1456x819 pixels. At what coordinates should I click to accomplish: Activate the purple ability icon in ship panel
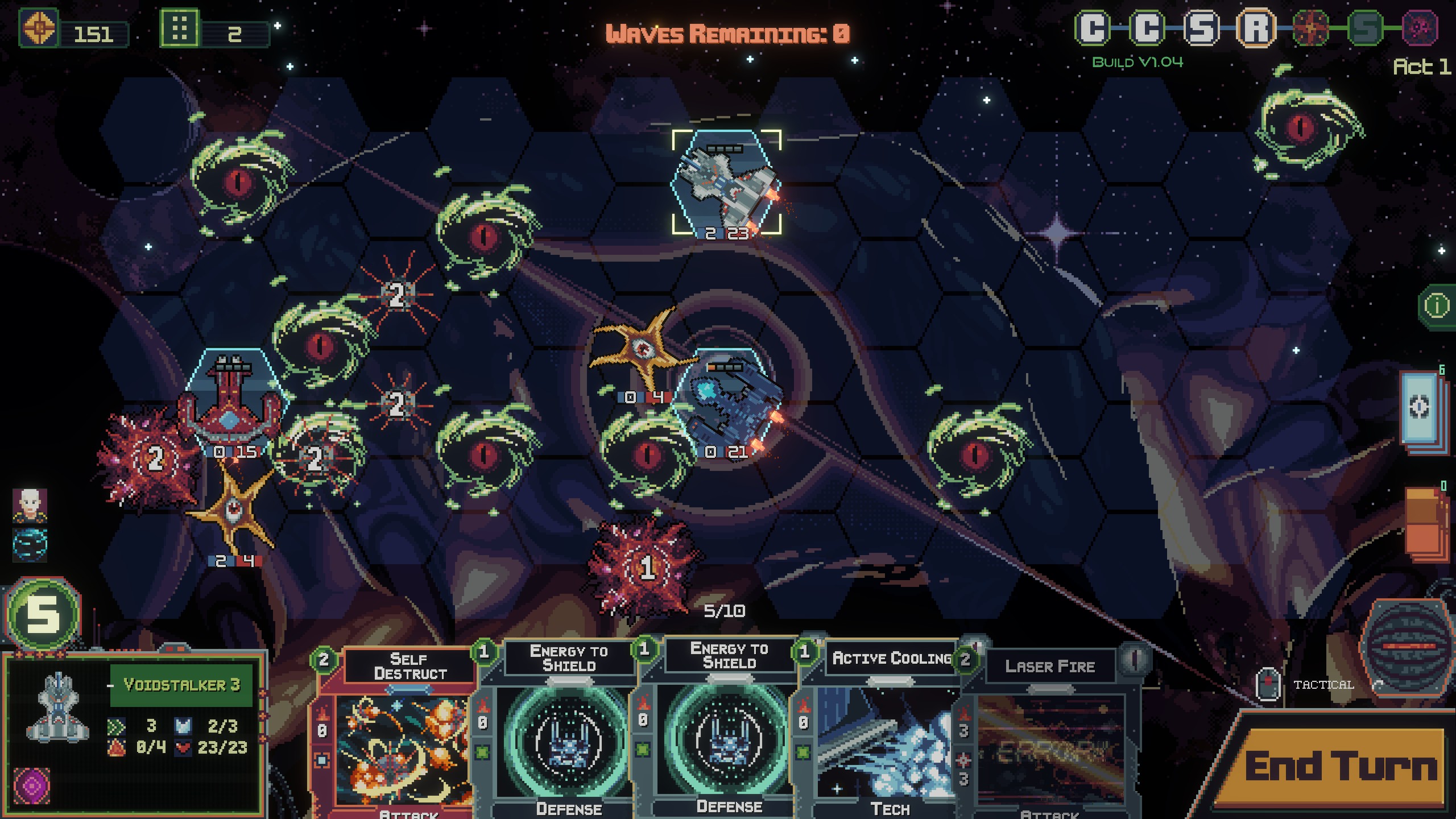(32, 786)
